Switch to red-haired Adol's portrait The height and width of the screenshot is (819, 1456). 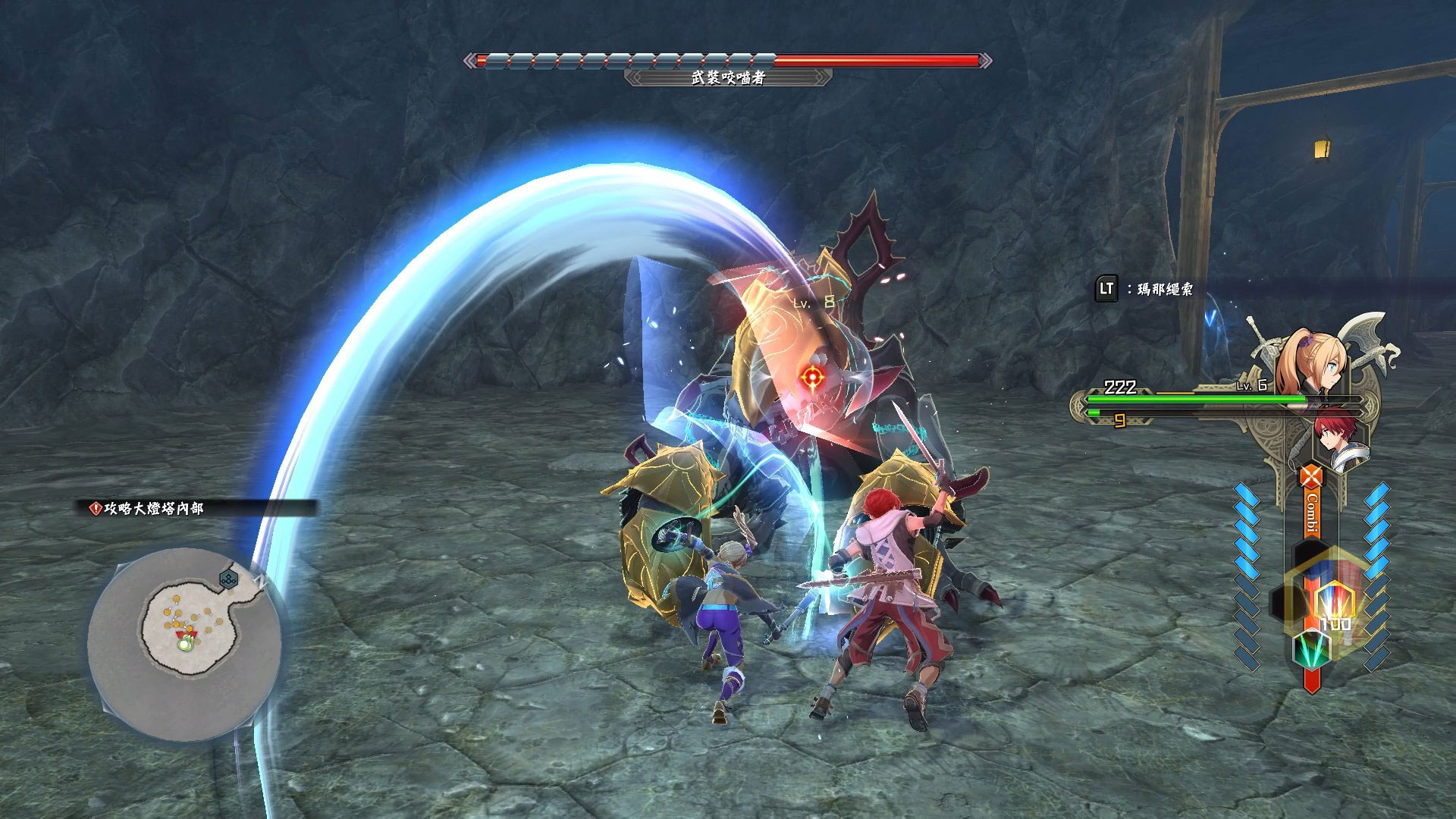(1341, 438)
